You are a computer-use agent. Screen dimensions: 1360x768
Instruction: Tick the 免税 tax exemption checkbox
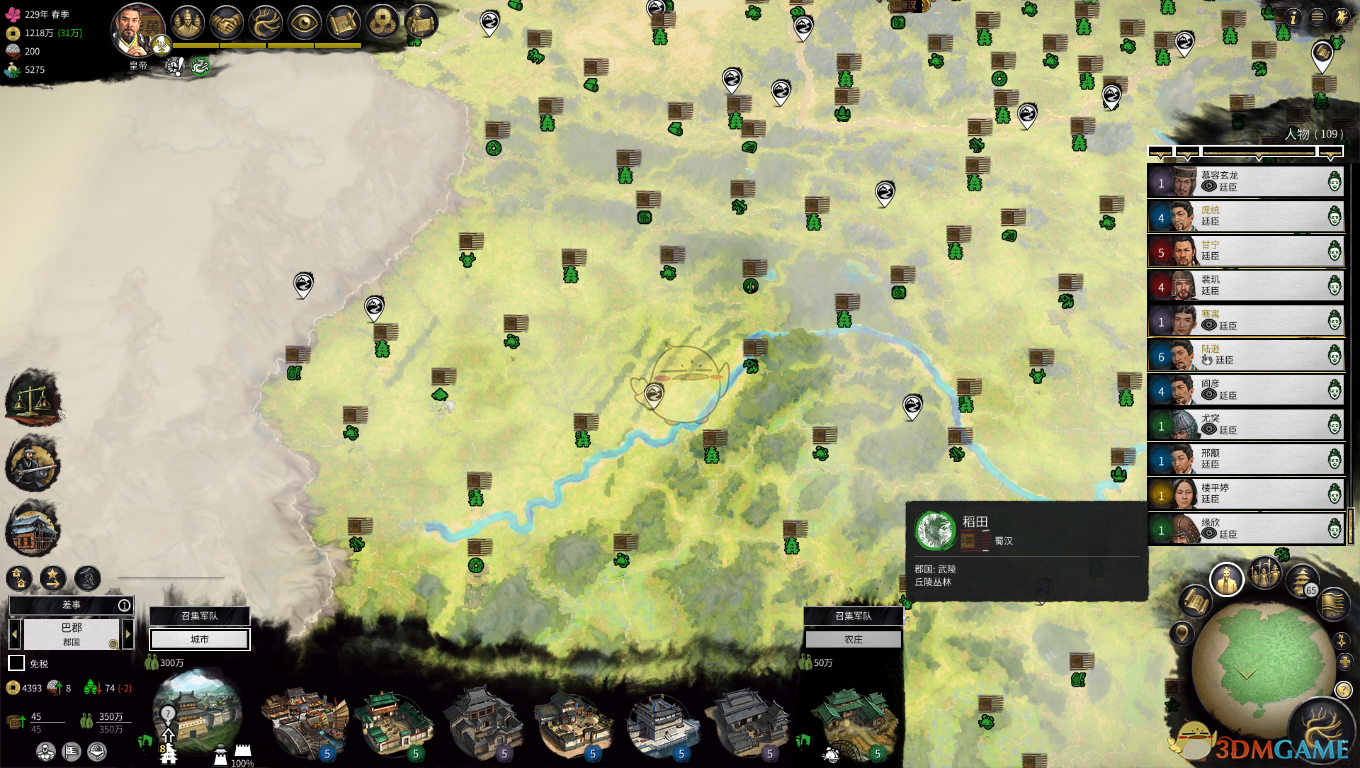click(x=16, y=663)
